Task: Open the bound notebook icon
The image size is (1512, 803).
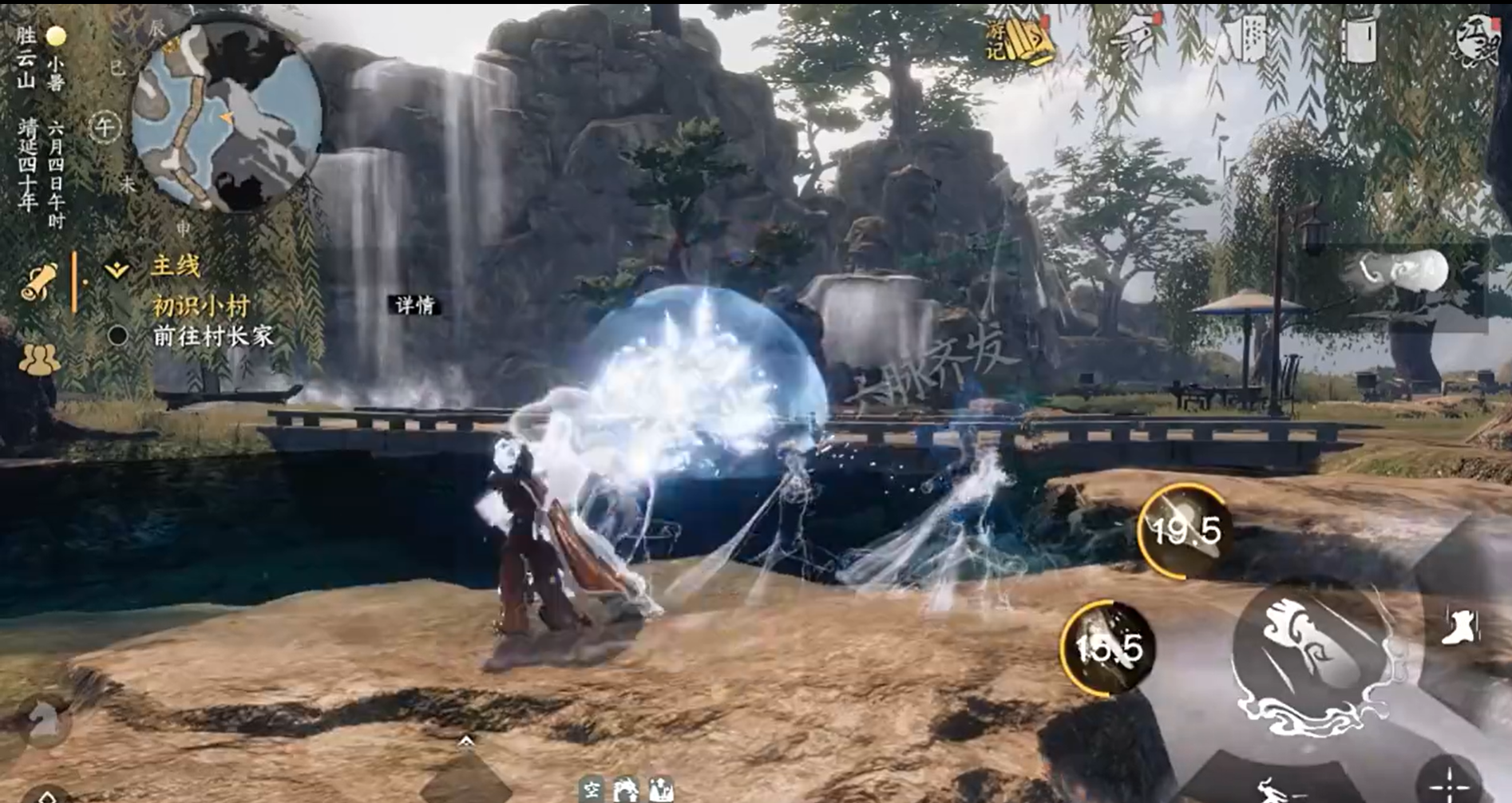Action: point(1360,38)
